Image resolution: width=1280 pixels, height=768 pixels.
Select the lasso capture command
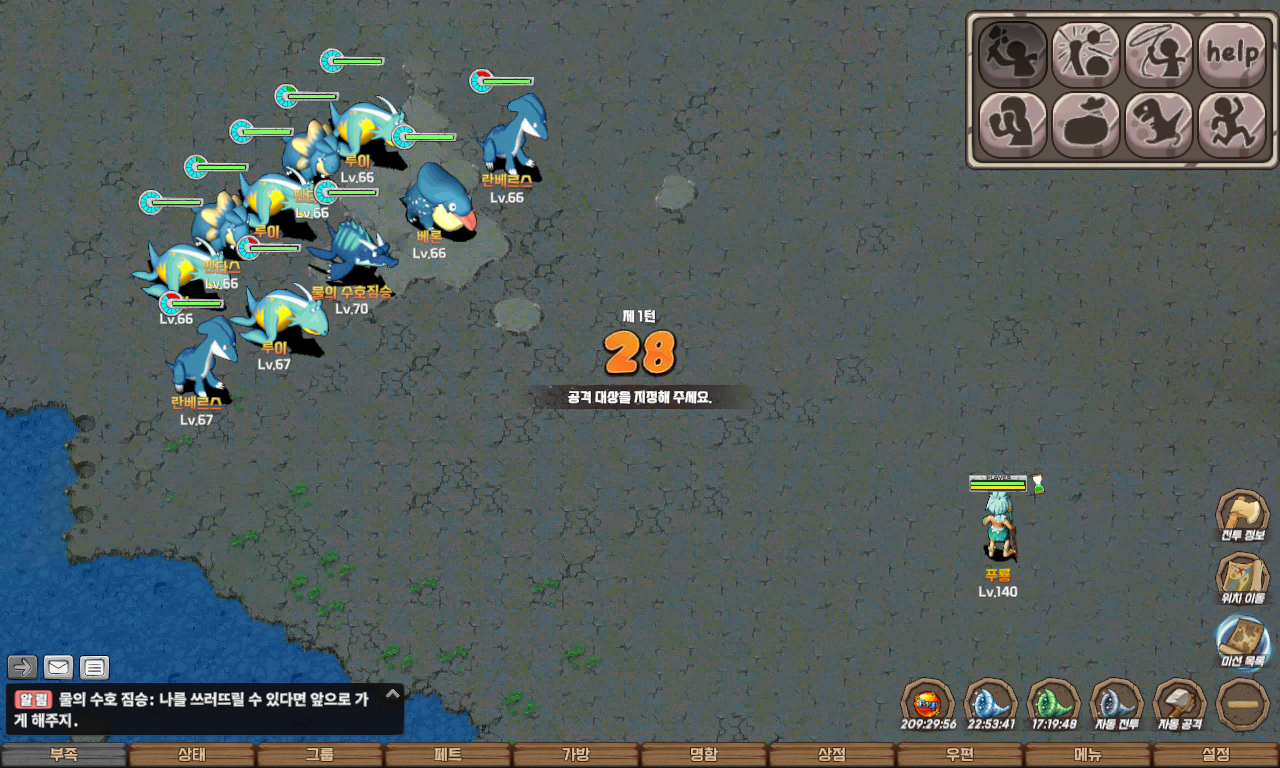(1159, 54)
